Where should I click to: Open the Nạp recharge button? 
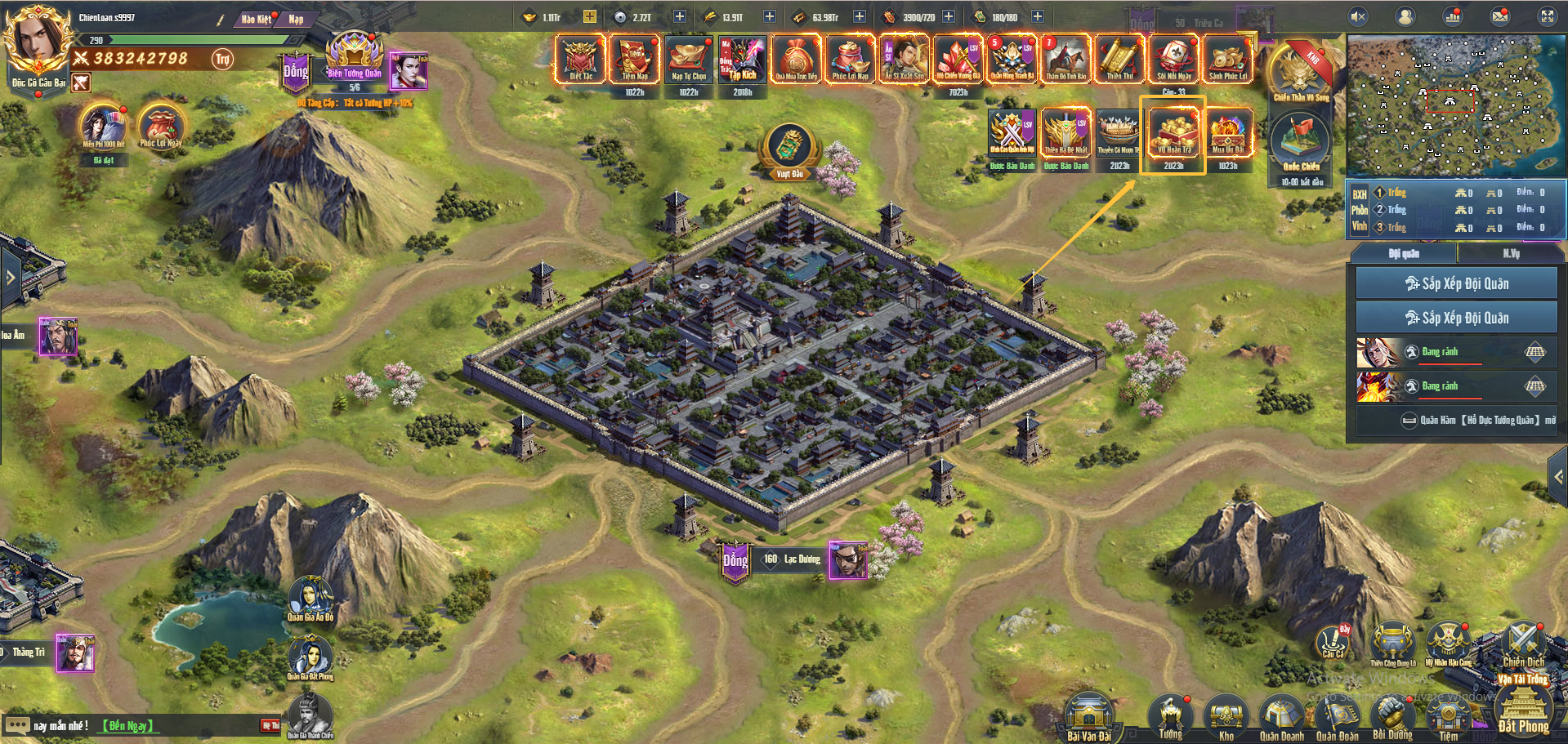(296, 19)
